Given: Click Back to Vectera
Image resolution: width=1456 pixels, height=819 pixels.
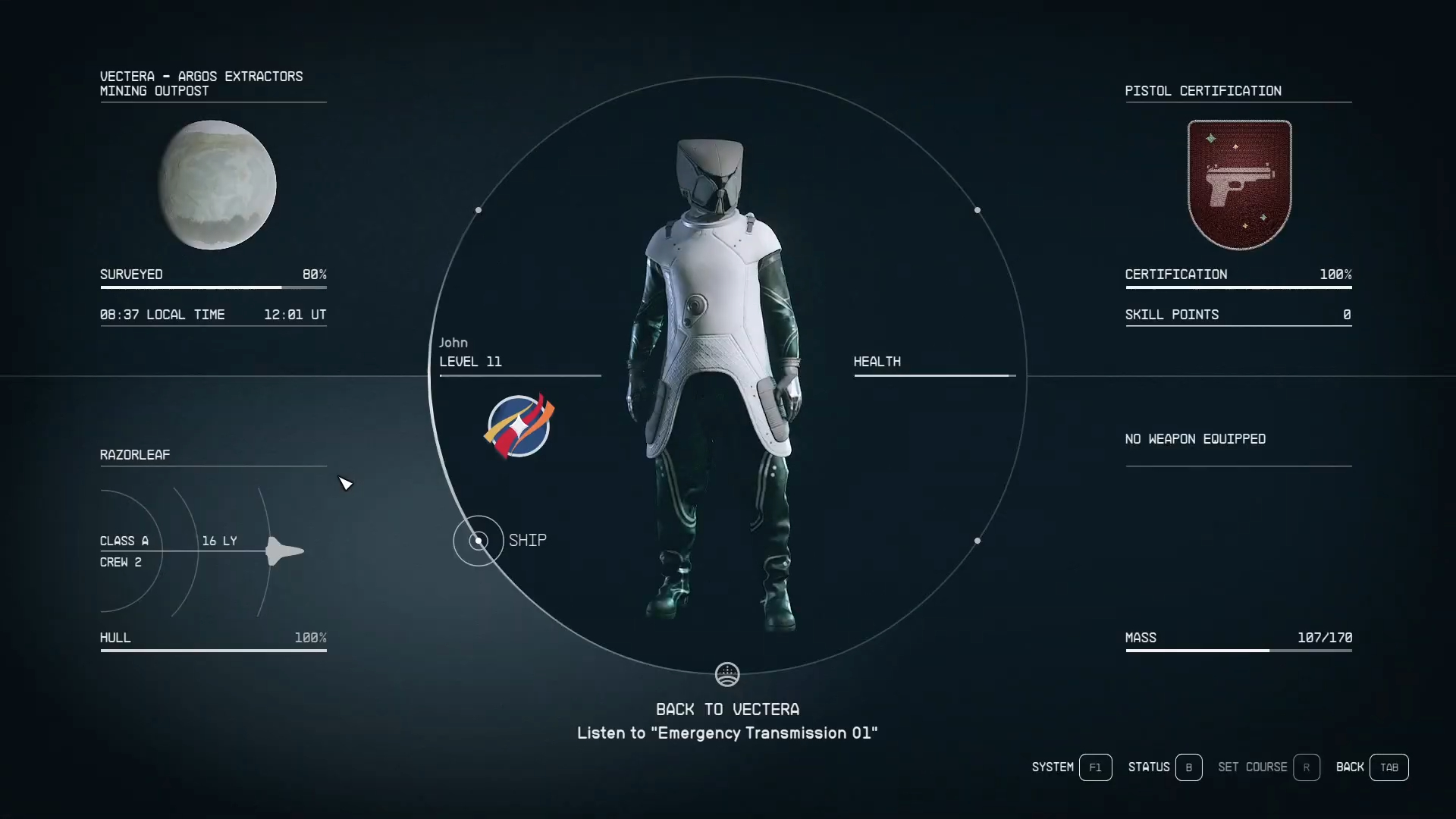Looking at the screenshot, I should click(727, 709).
